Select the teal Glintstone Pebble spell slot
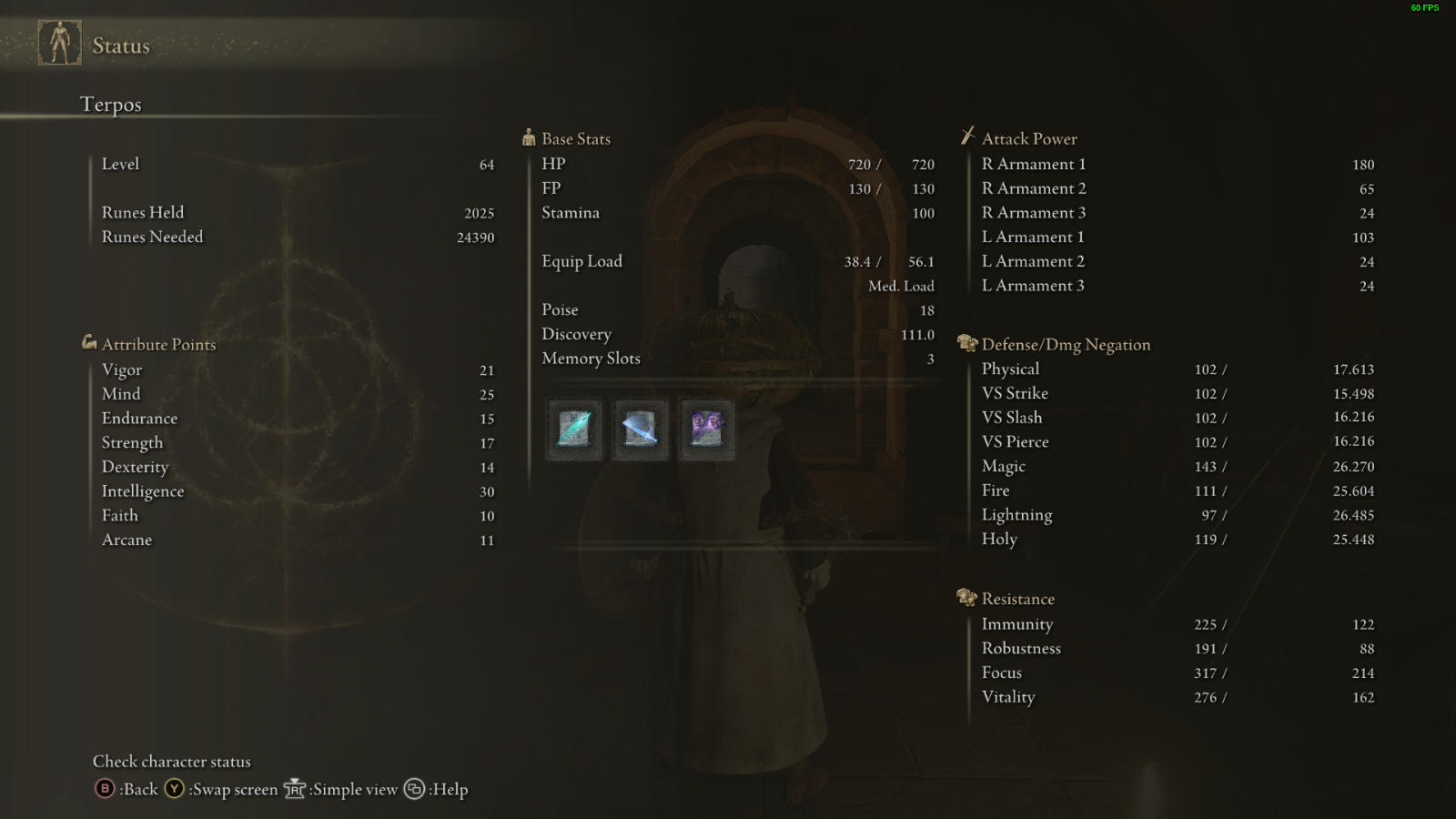Screen dimensions: 1456x819 coord(574,429)
